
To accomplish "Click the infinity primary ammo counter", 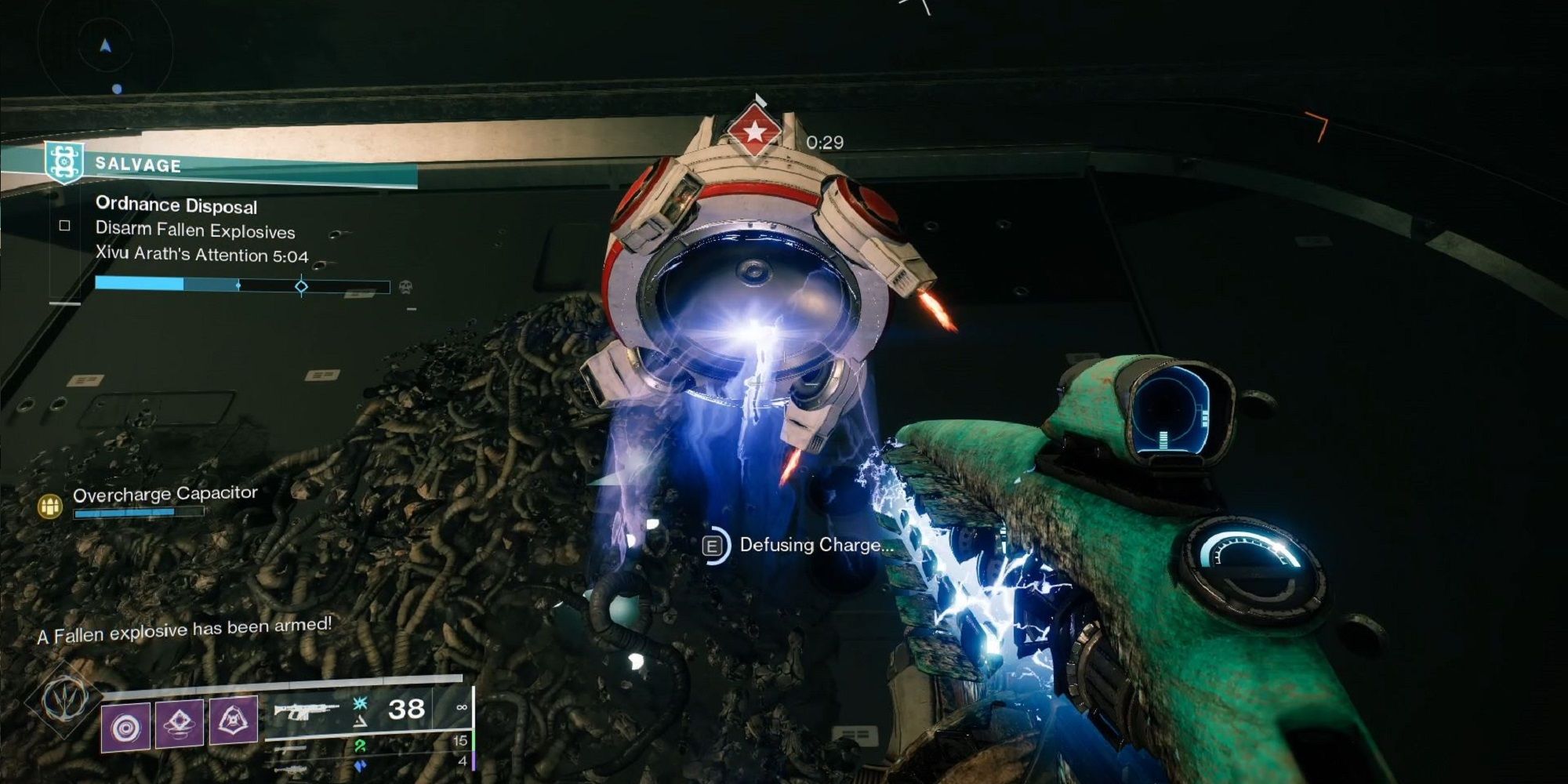I will coord(463,707).
